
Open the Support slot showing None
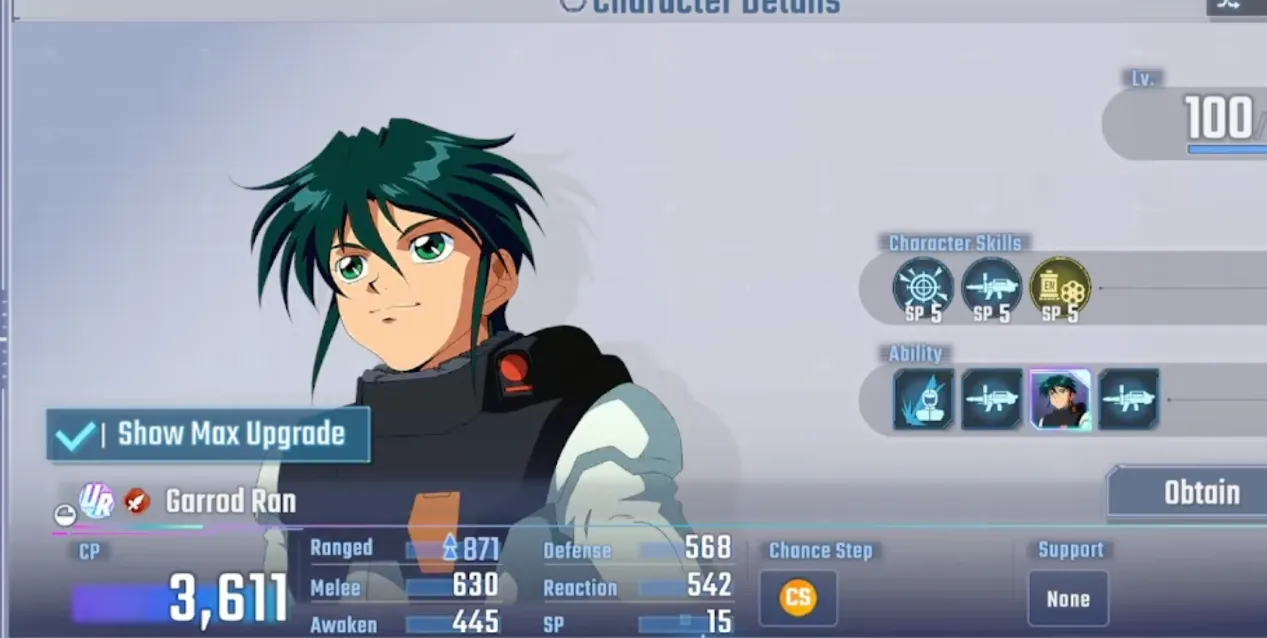tap(1067, 599)
